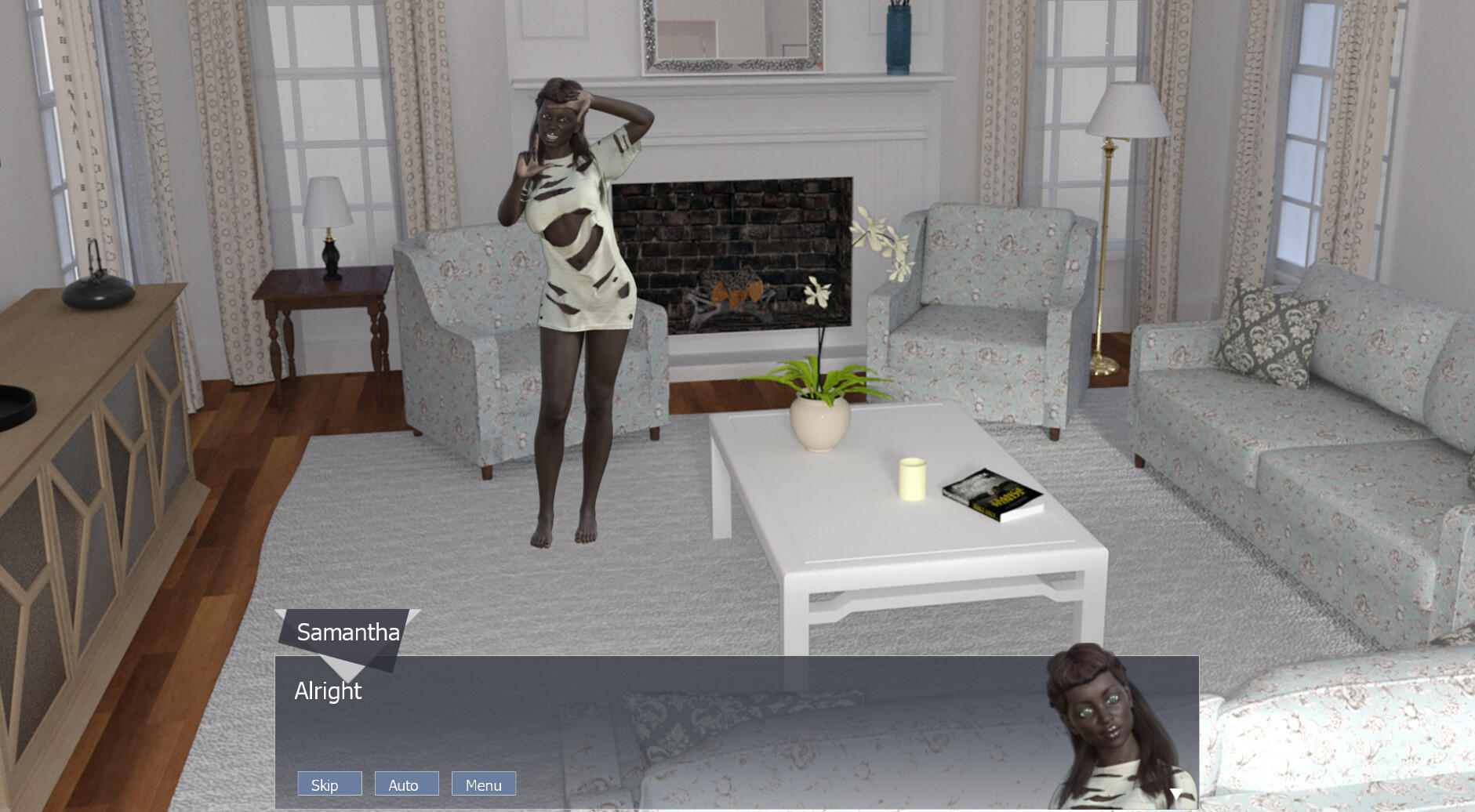Open the game Menu
Image resolution: width=1475 pixels, height=812 pixels.
[484, 783]
